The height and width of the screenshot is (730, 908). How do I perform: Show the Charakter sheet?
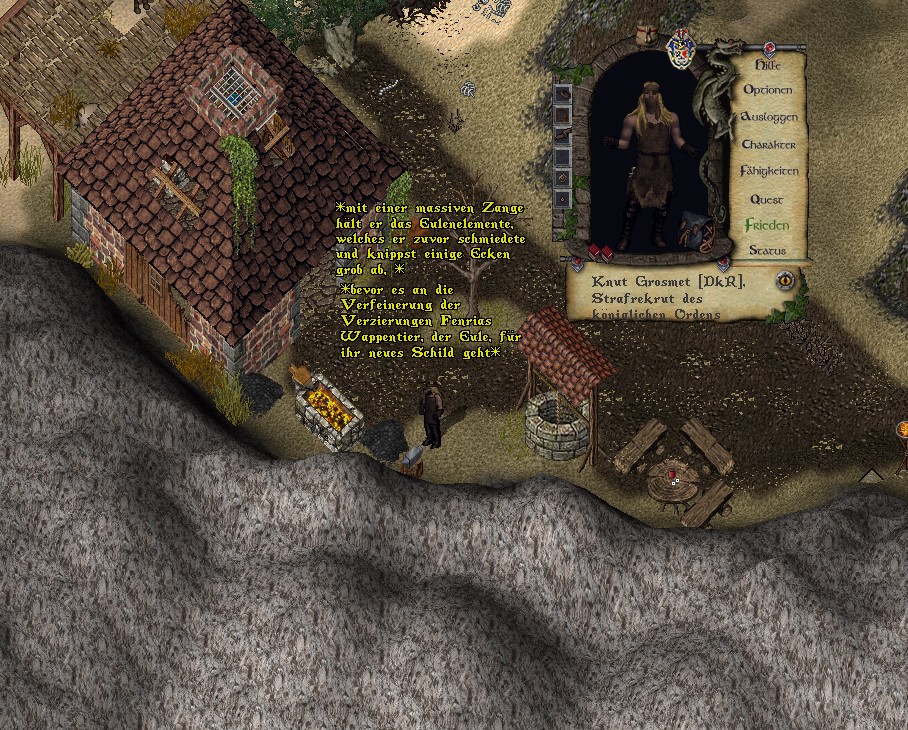768,144
